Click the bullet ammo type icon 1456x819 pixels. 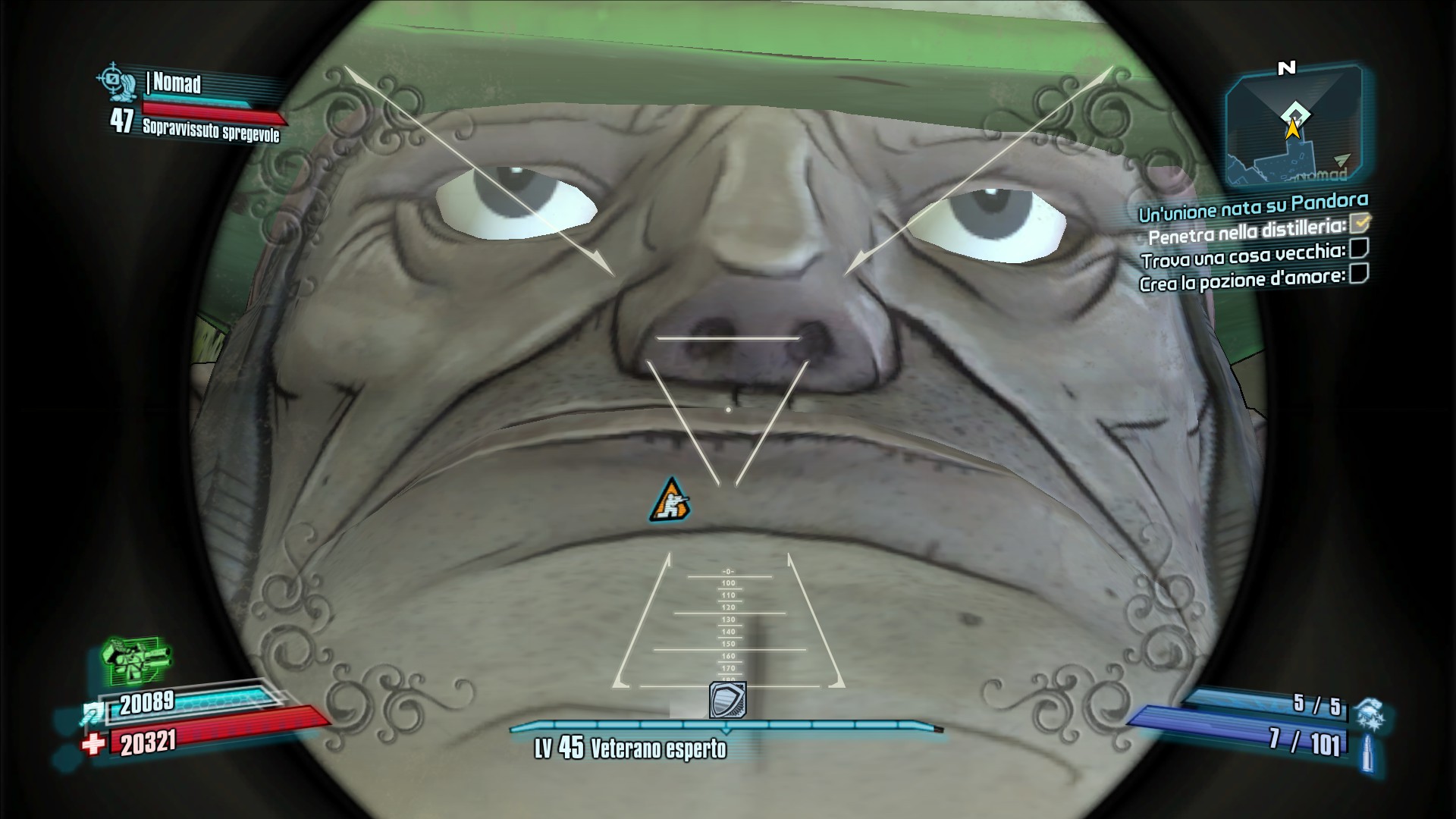(x=1367, y=754)
